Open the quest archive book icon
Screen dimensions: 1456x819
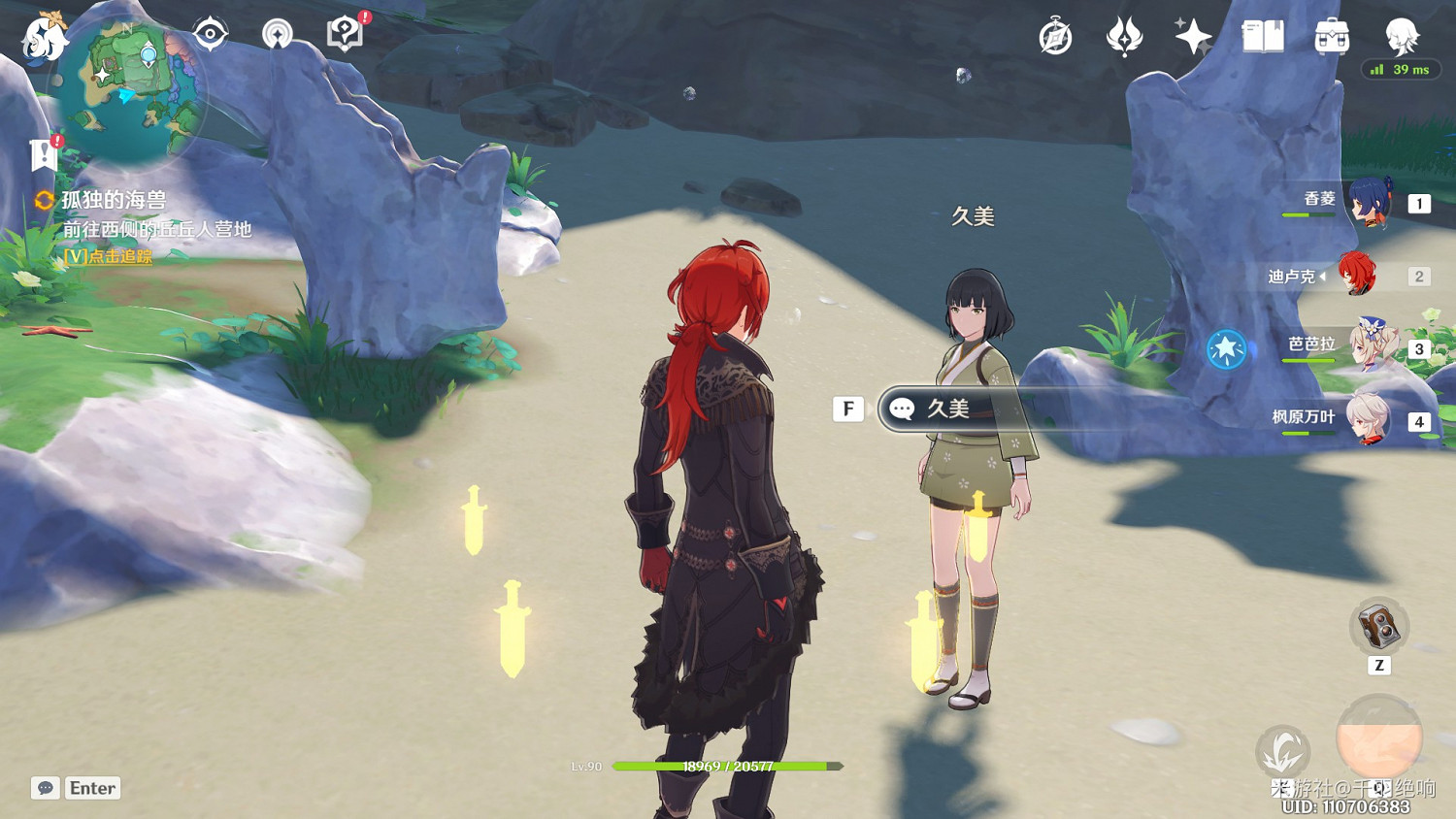point(1264,37)
